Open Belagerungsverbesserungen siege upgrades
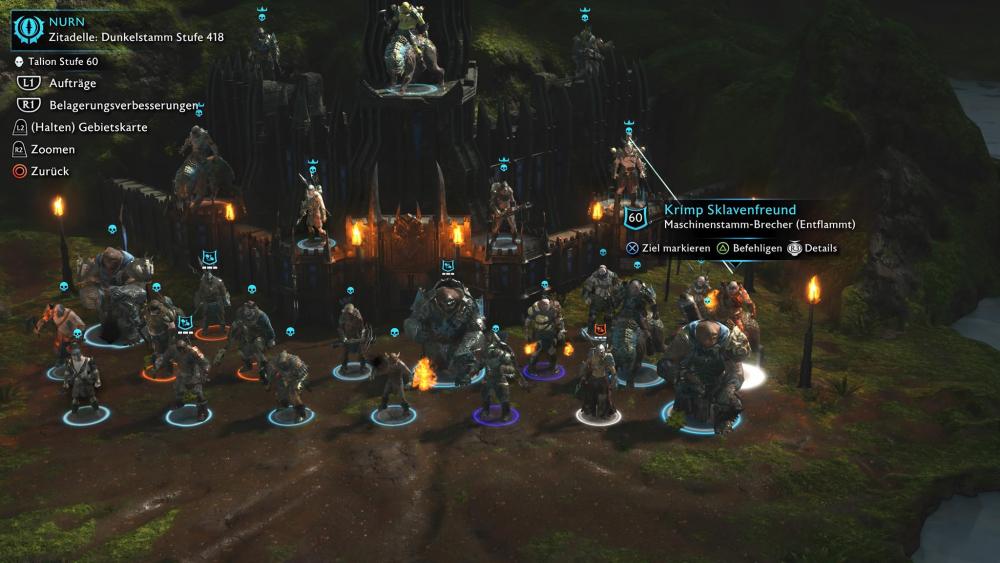 tap(109, 105)
